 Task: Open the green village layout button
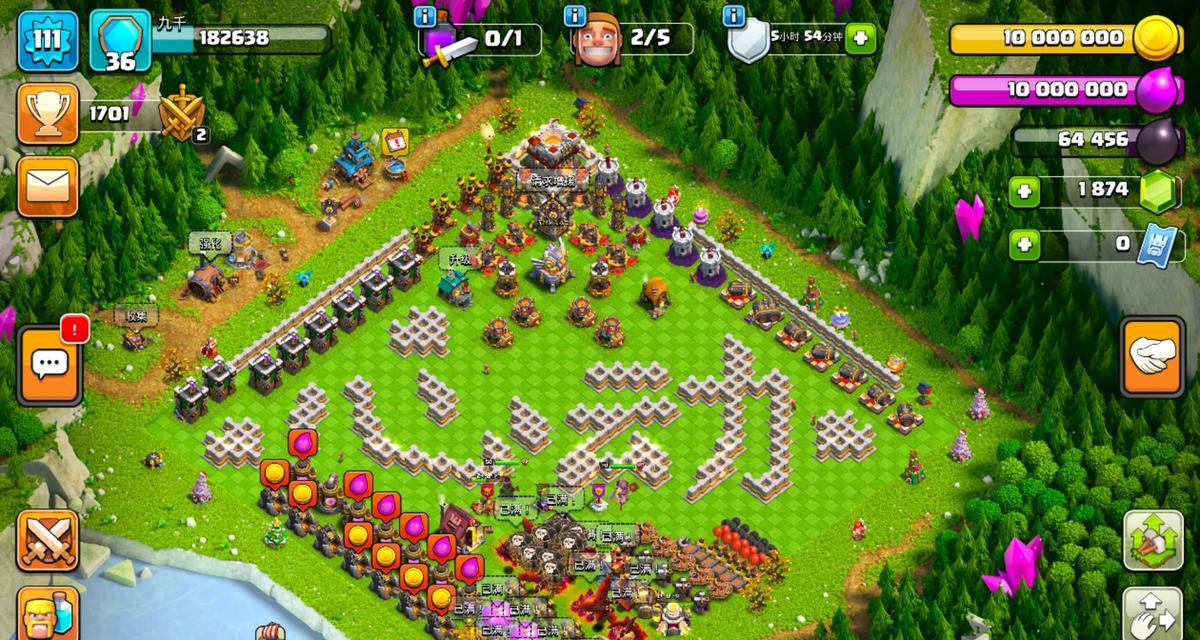1153,541
